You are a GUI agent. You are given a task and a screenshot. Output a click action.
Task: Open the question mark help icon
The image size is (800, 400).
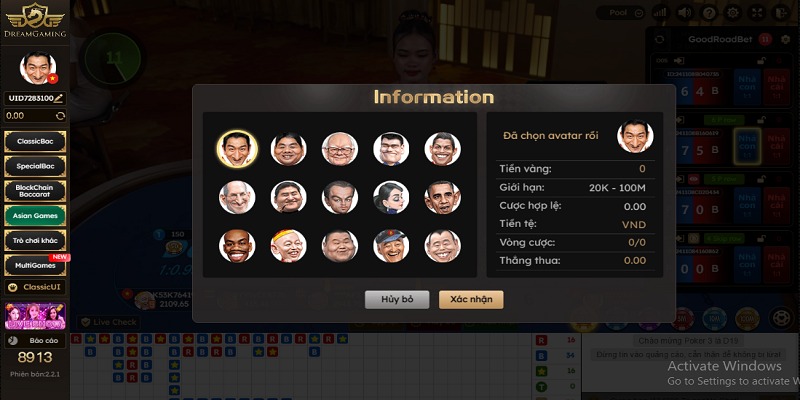pos(711,13)
